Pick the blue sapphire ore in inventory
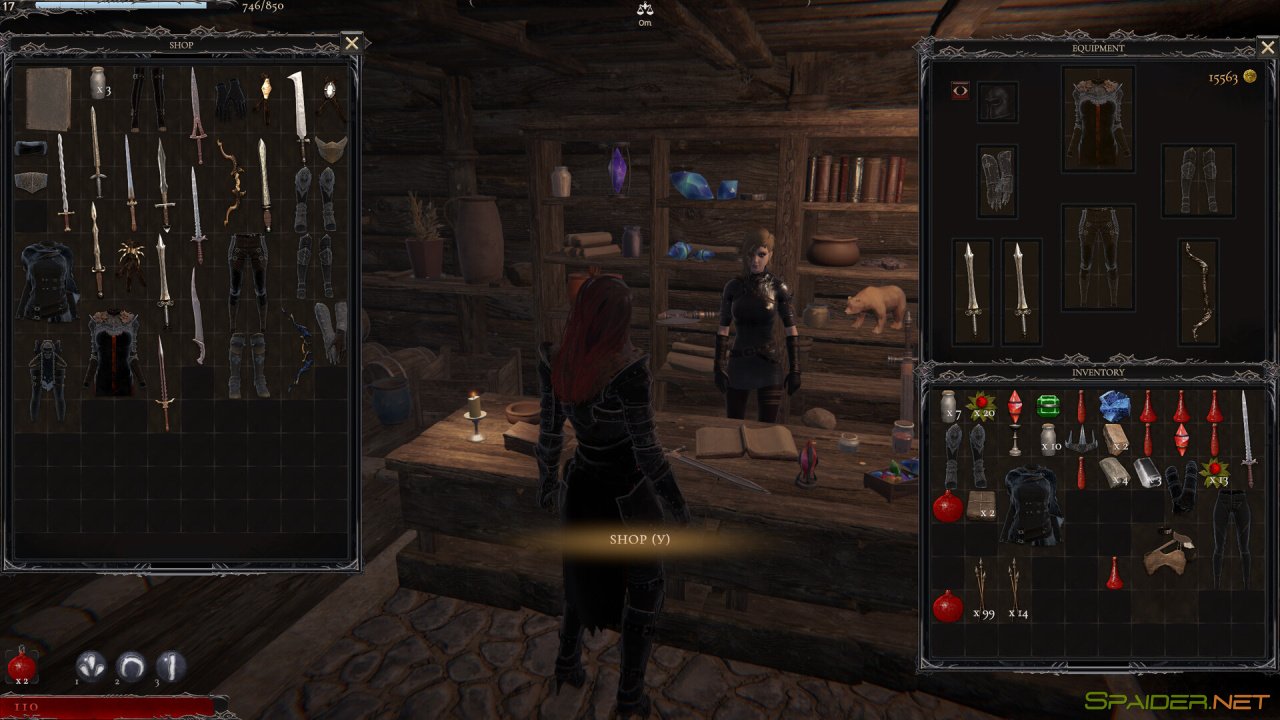 (1114, 405)
